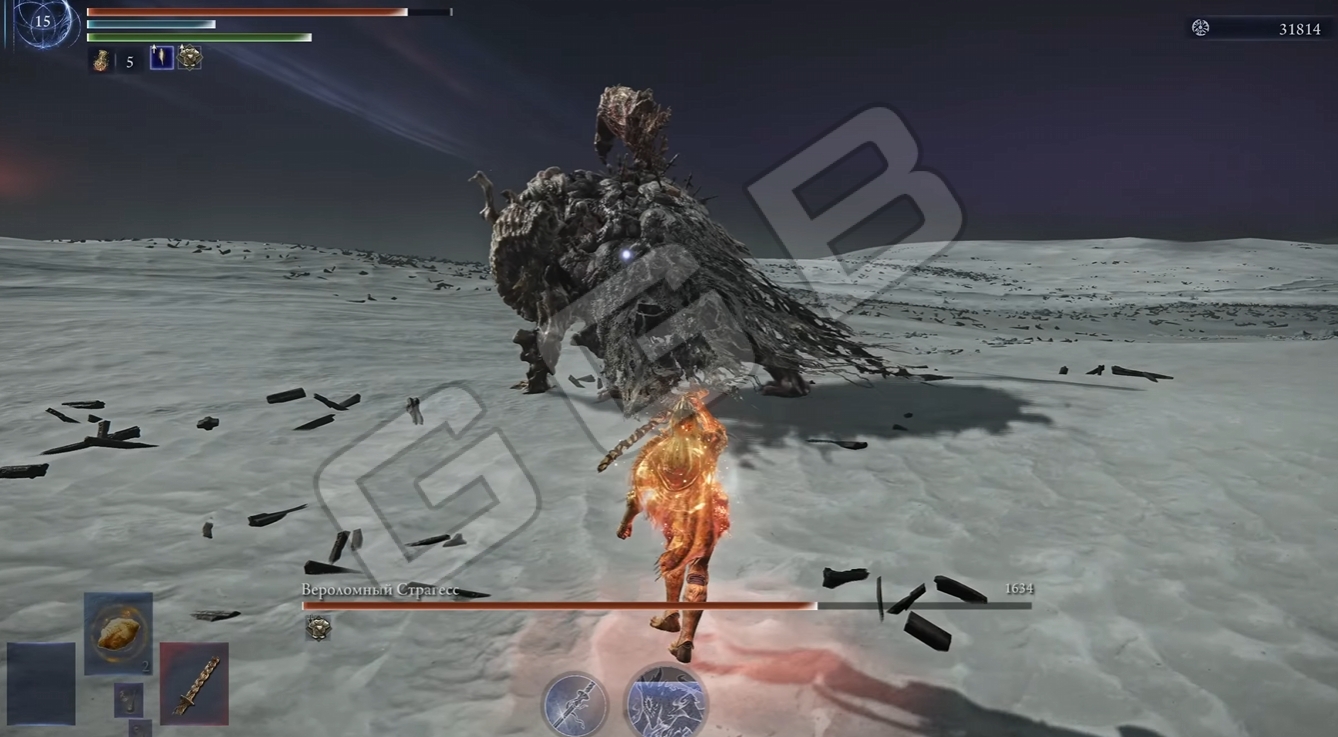Select the flask item in the status row
The image size is (1338, 737).
click(x=102, y=61)
